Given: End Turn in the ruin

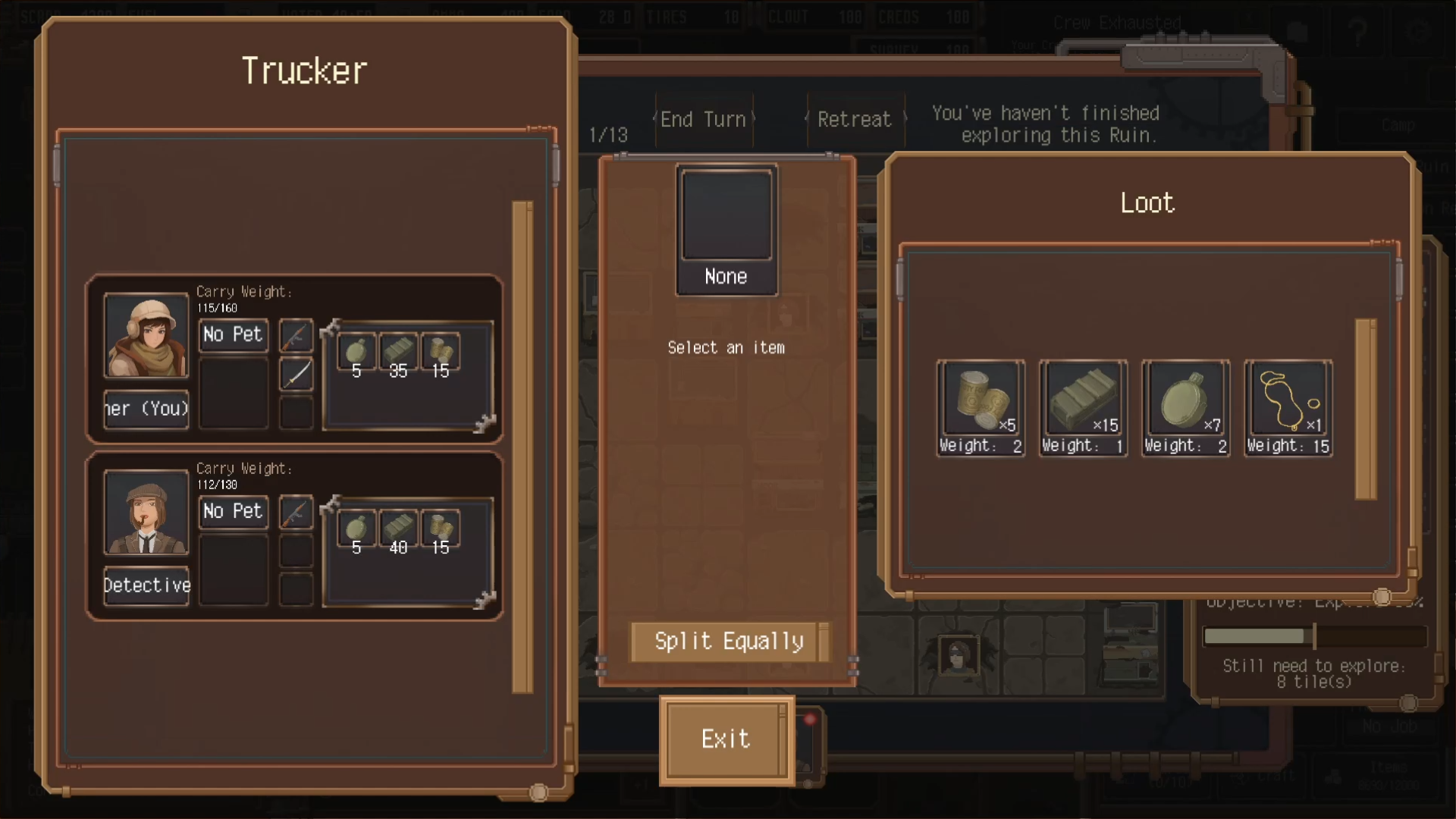Looking at the screenshot, I should (x=703, y=120).
